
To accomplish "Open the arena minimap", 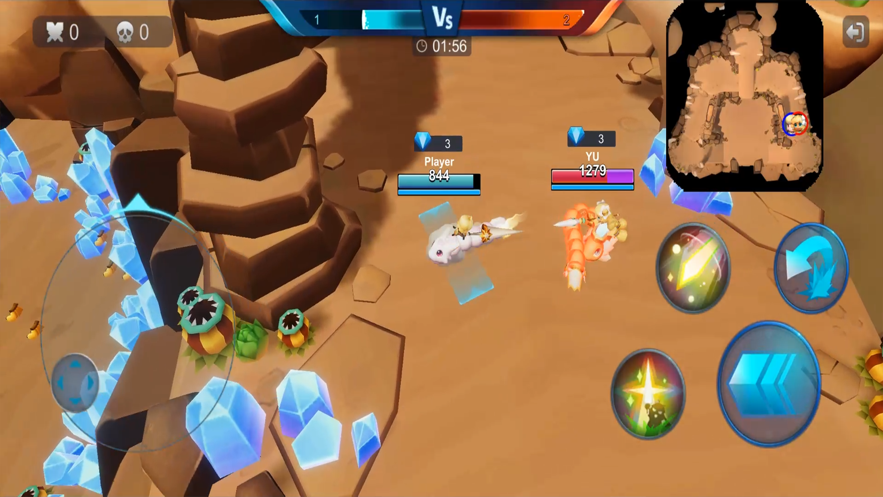I will coord(744,97).
